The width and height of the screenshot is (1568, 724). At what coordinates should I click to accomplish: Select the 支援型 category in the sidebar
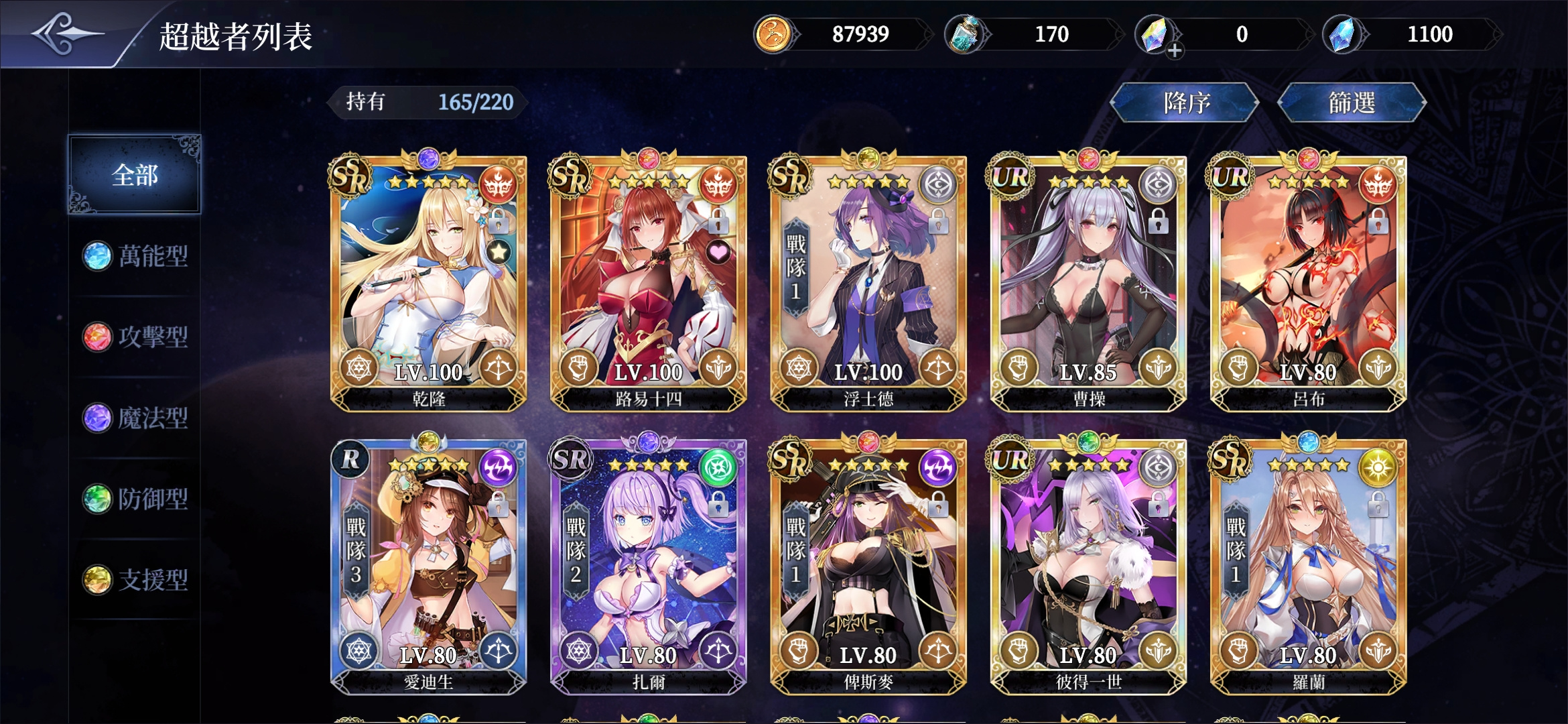click(134, 581)
